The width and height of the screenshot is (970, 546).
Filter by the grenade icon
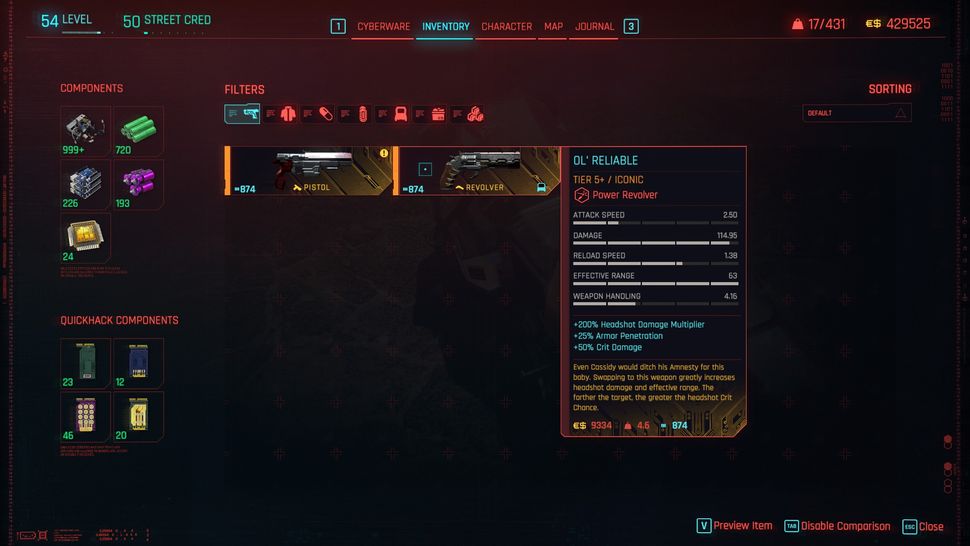tap(362, 114)
